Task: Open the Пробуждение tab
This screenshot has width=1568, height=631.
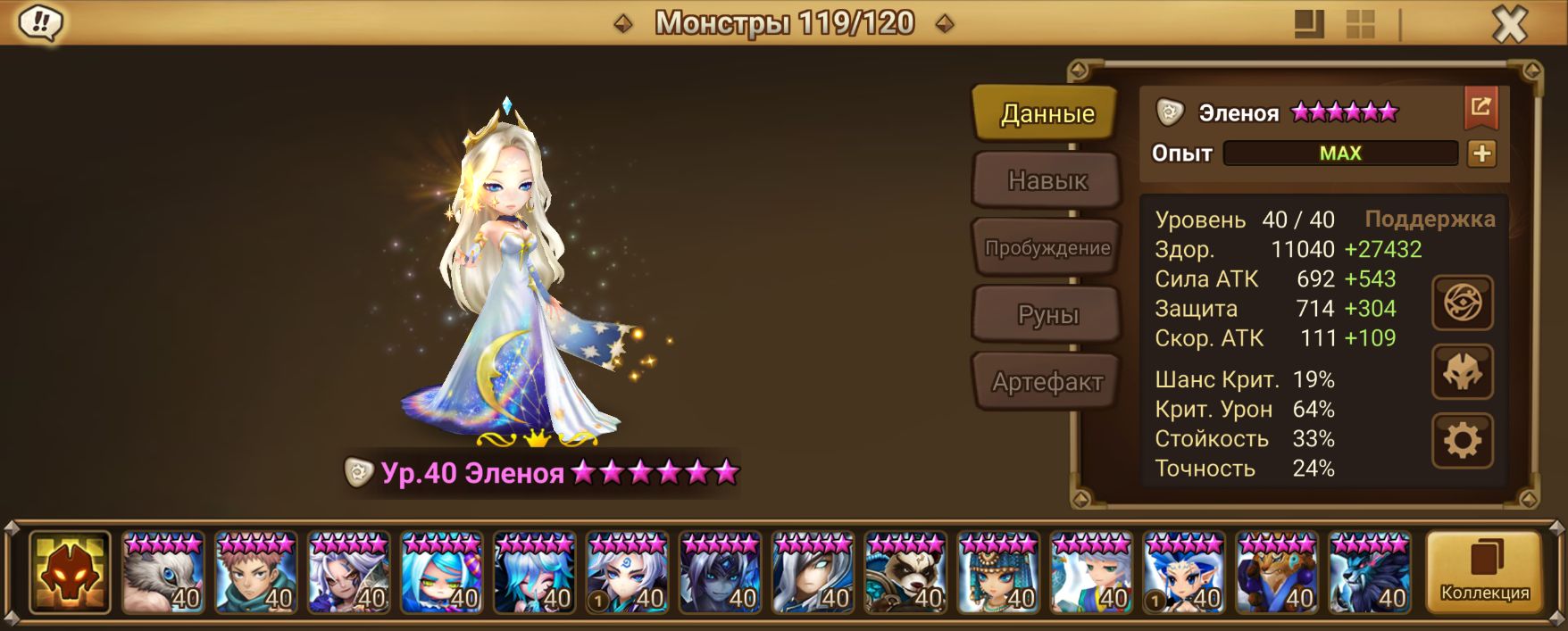Action: [x=1047, y=248]
